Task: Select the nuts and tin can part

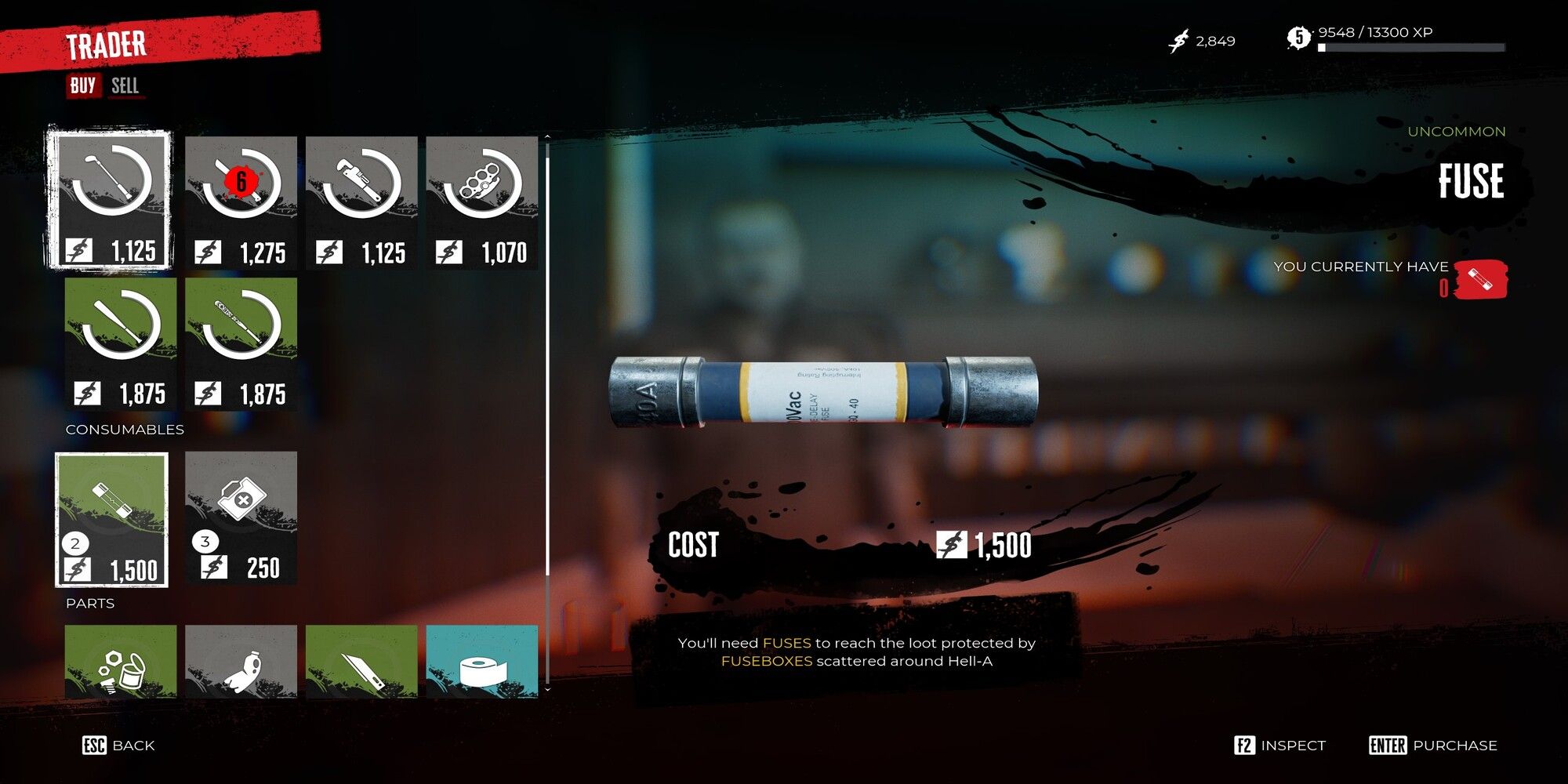Action: 121,661
